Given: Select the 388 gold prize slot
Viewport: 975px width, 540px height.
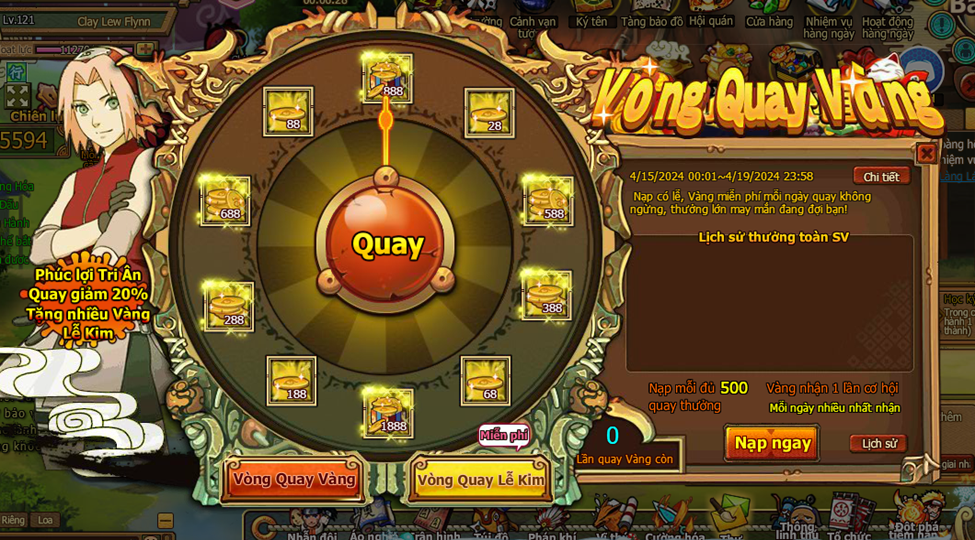Looking at the screenshot, I should pos(546,294).
